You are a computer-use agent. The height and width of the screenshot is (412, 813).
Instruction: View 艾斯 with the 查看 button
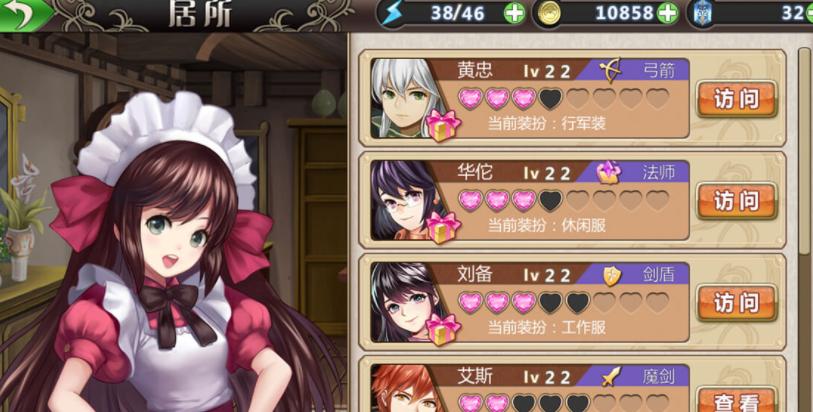[x=736, y=400]
